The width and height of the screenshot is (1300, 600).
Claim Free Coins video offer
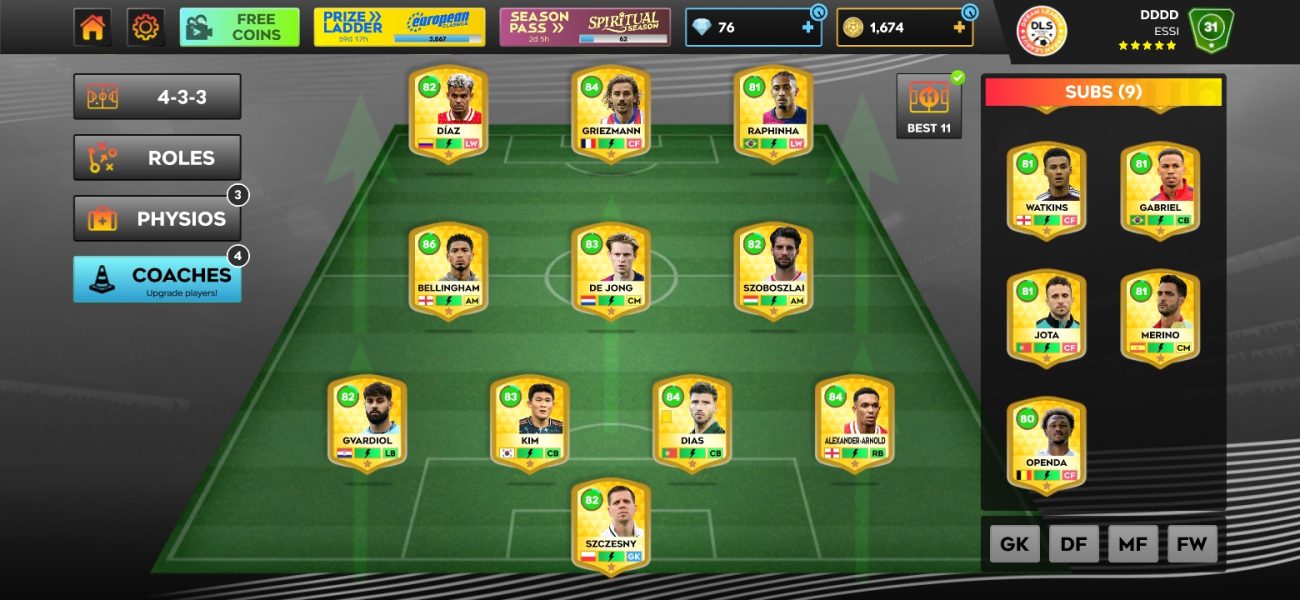tap(239, 27)
